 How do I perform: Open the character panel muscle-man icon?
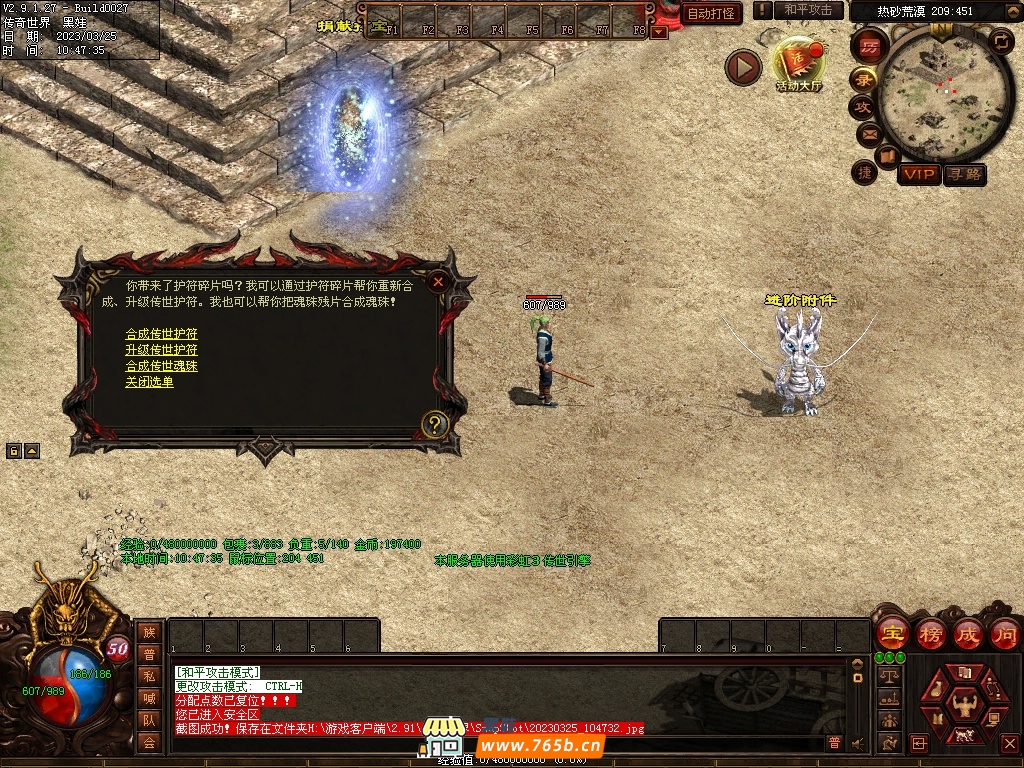click(x=964, y=703)
